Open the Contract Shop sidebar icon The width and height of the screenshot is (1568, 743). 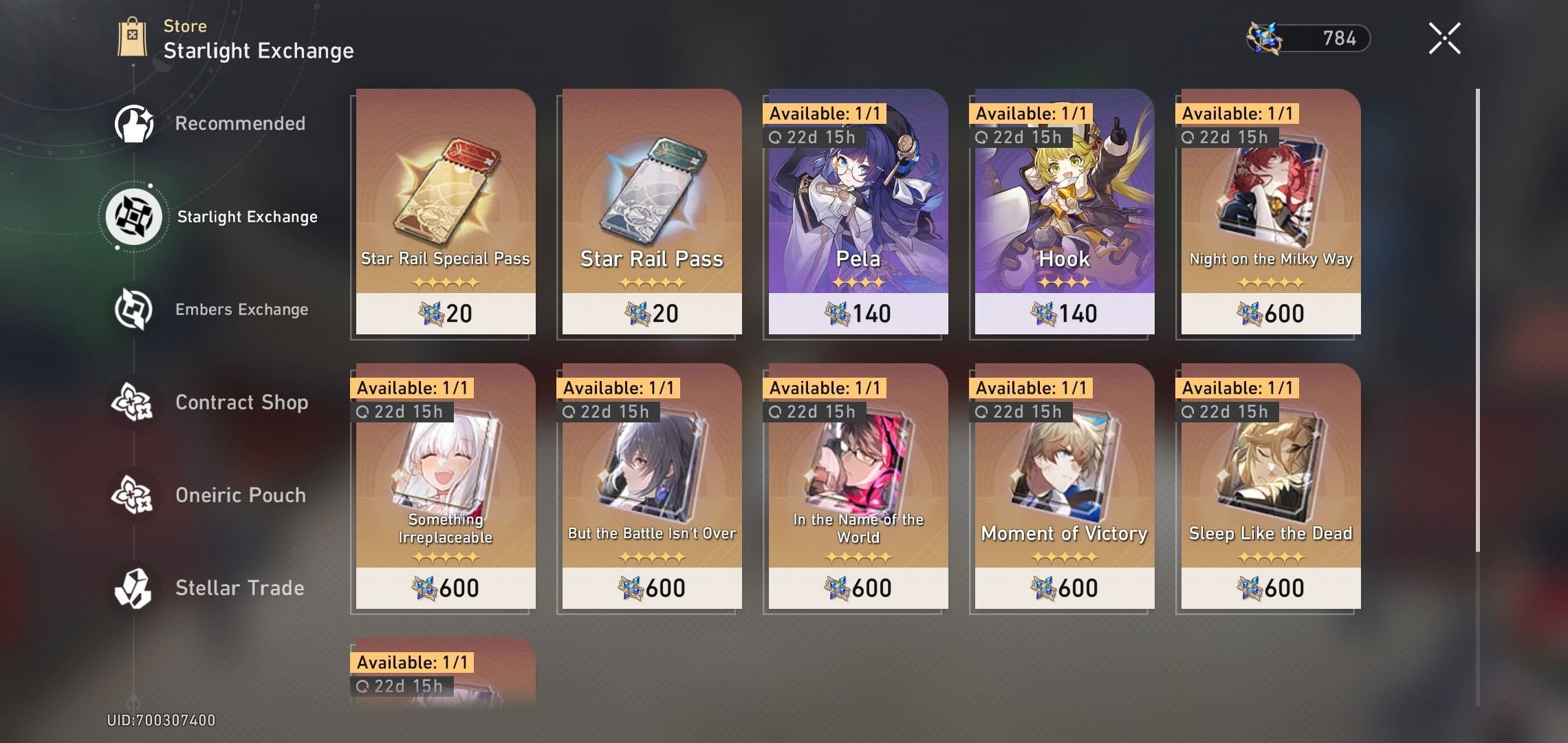pos(135,402)
